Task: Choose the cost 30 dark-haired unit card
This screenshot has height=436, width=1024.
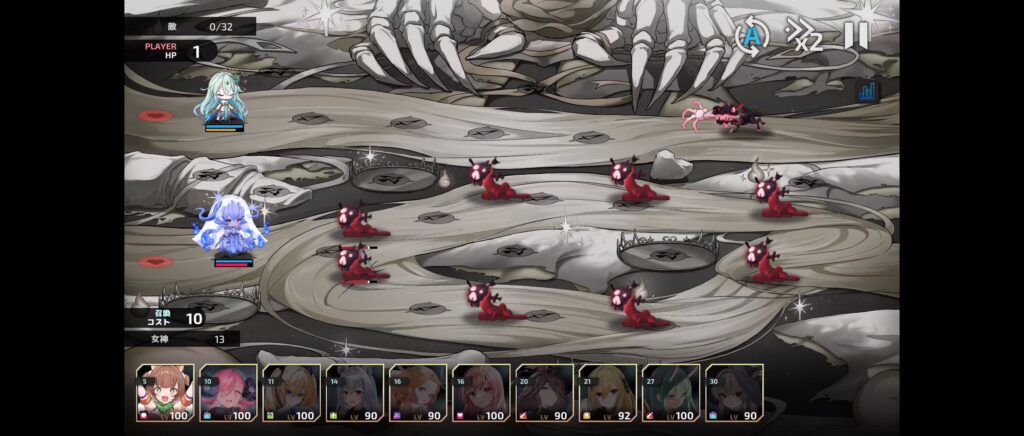Action: point(734,392)
